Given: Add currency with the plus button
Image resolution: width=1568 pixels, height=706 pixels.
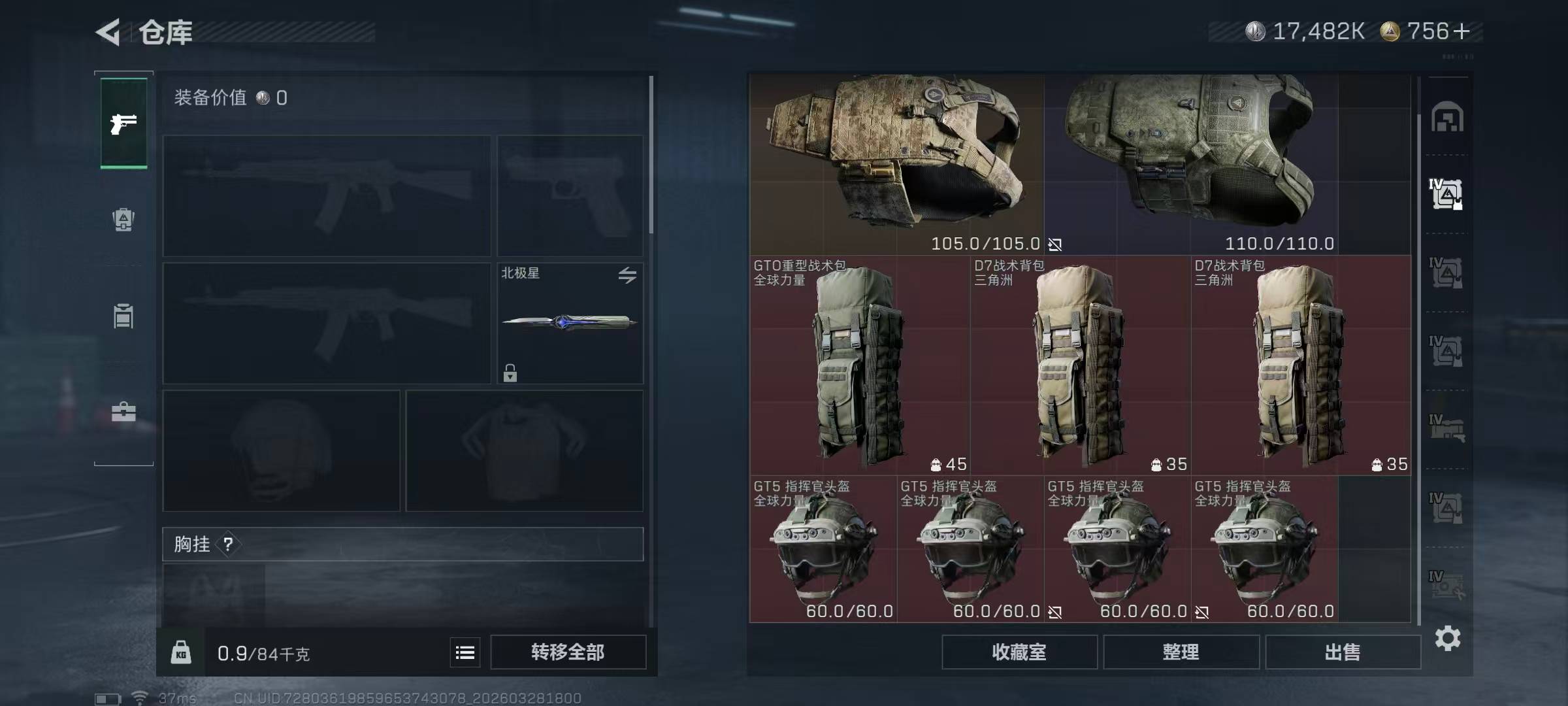Looking at the screenshot, I should (x=1462, y=31).
